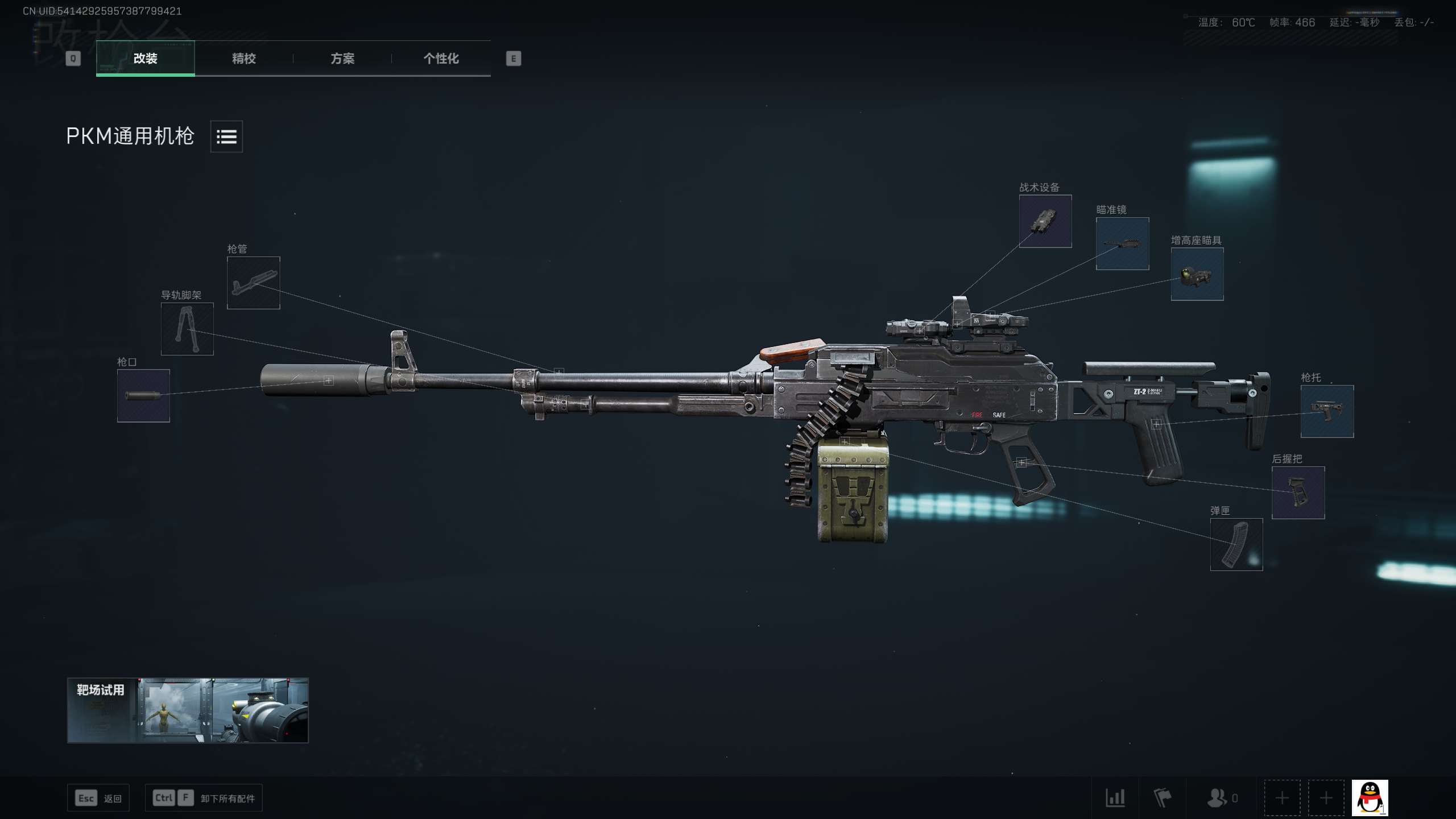Start the 靶场试用 firing range trial
The height and width of the screenshot is (819, 1456).
pos(188,710)
